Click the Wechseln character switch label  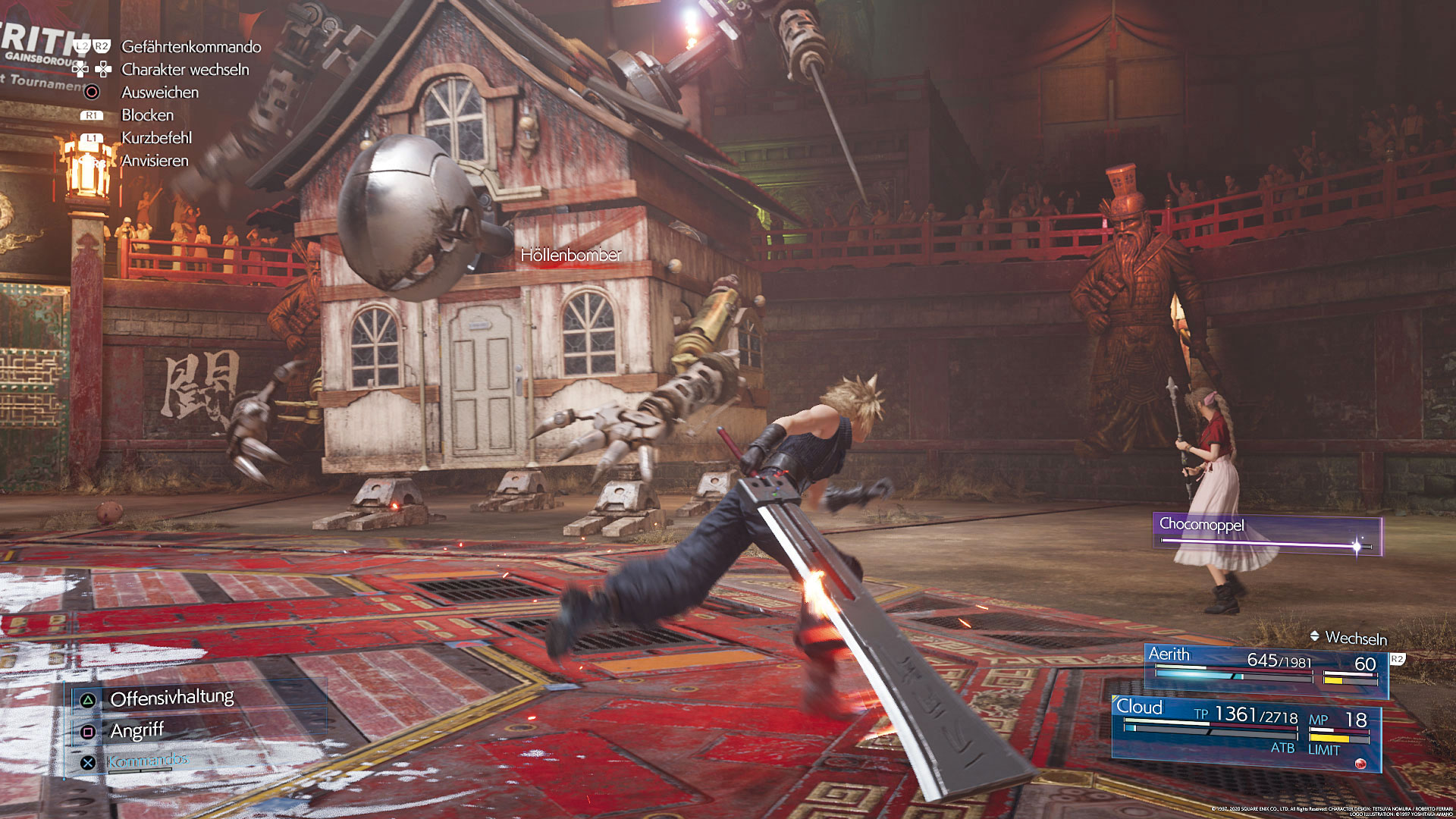[x=1355, y=638]
